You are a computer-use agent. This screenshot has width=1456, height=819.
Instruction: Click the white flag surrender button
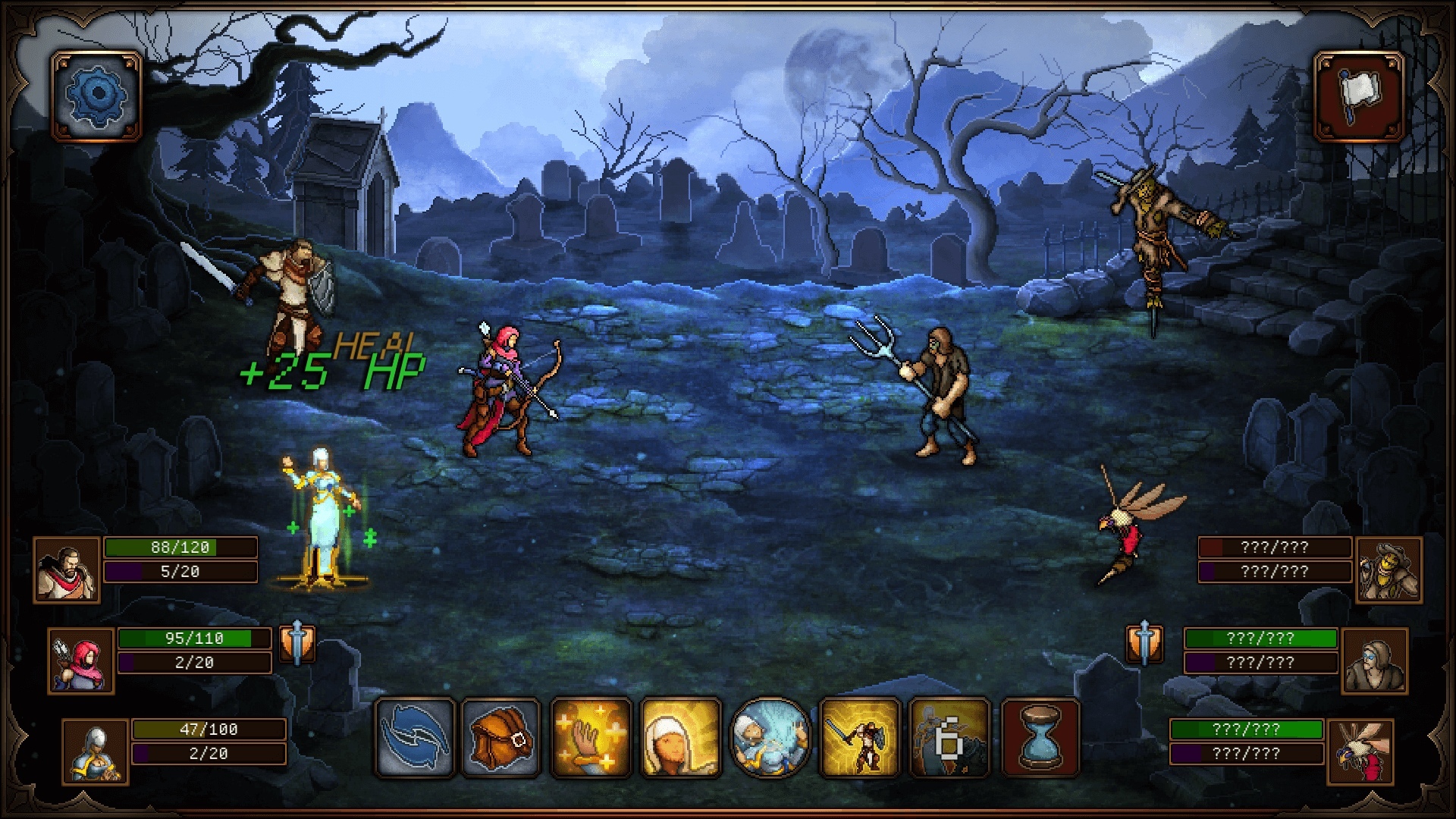[x=1358, y=96]
